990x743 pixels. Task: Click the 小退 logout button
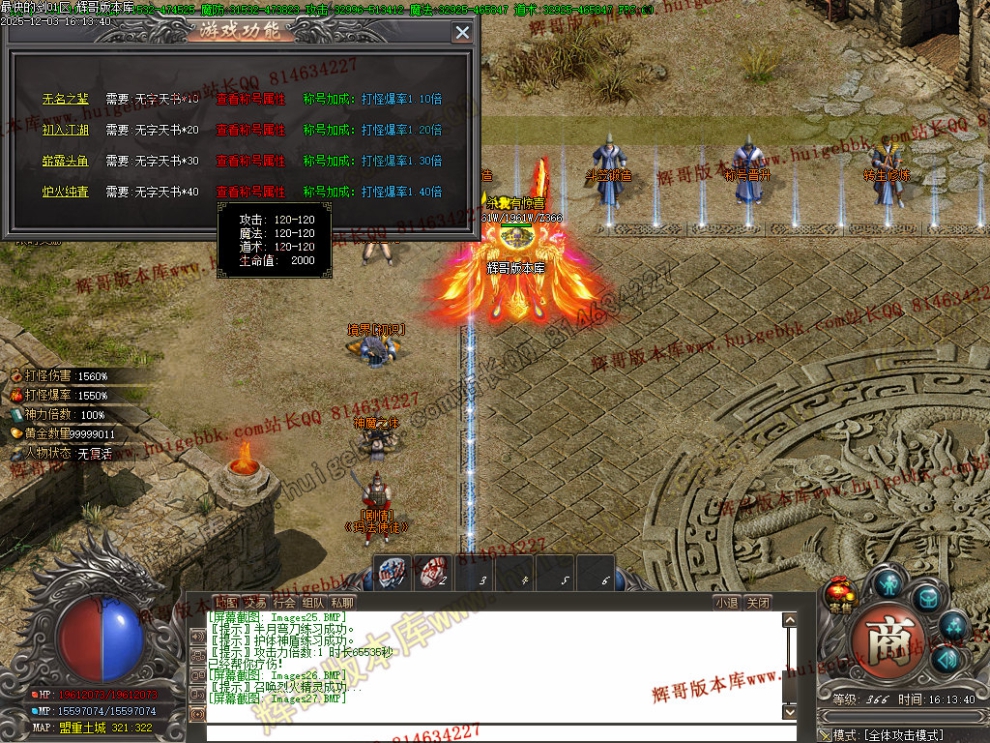click(727, 602)
